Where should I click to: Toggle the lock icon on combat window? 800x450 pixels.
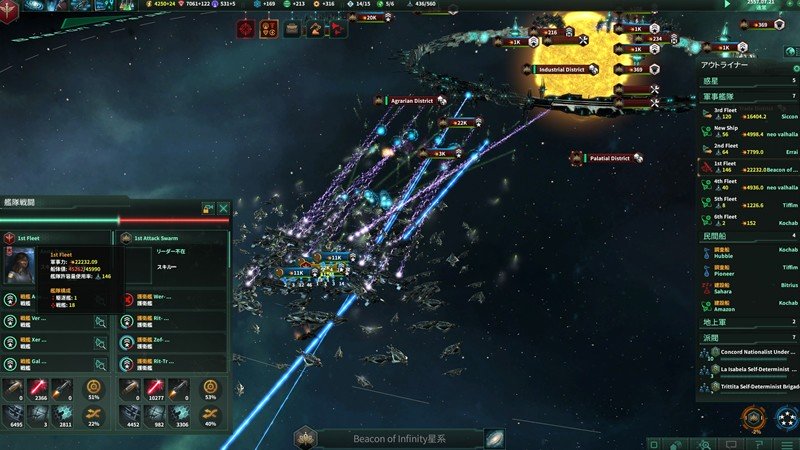tap(208, 209)
